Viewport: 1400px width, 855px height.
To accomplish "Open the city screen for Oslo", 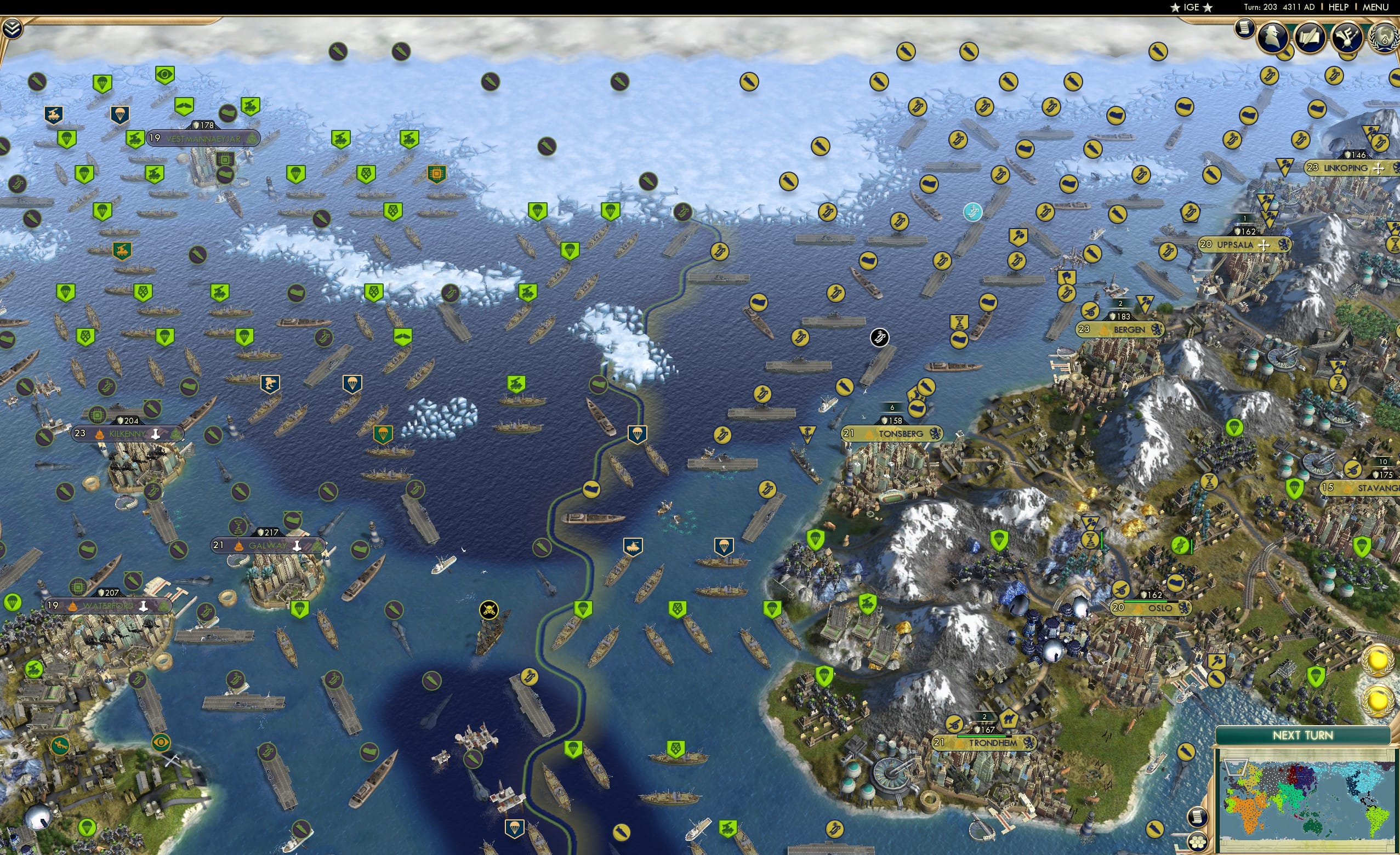I will pos(1160,608).
